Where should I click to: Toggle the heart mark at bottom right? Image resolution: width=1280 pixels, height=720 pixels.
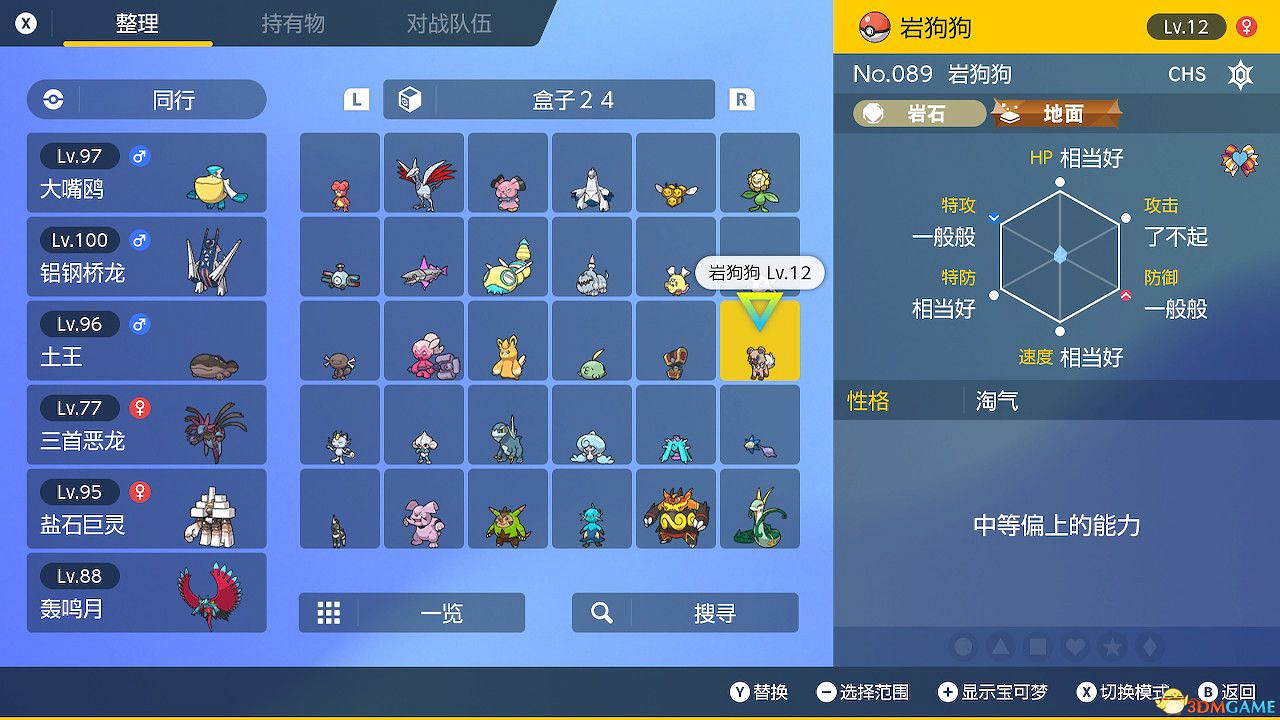pyautogui.click(x=1074, y=647)
